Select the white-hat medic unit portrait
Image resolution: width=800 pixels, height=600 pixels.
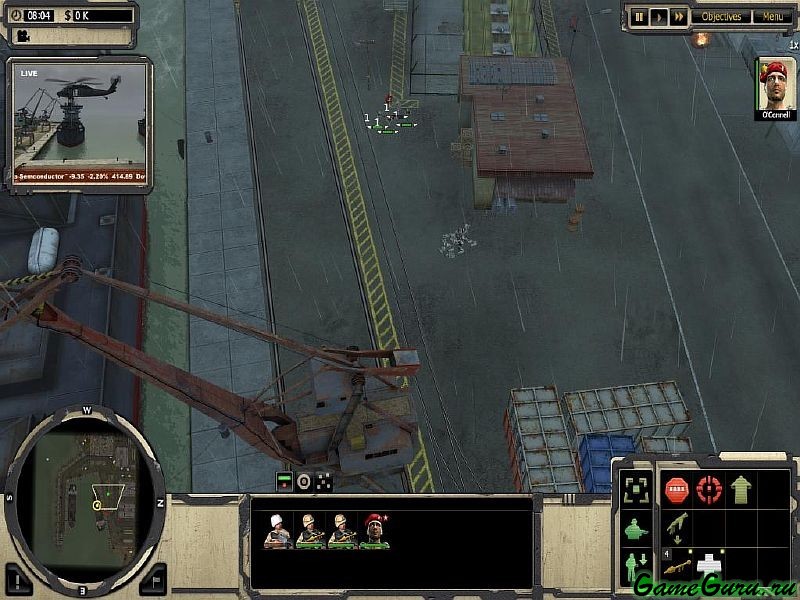click(x=277, y=531)
